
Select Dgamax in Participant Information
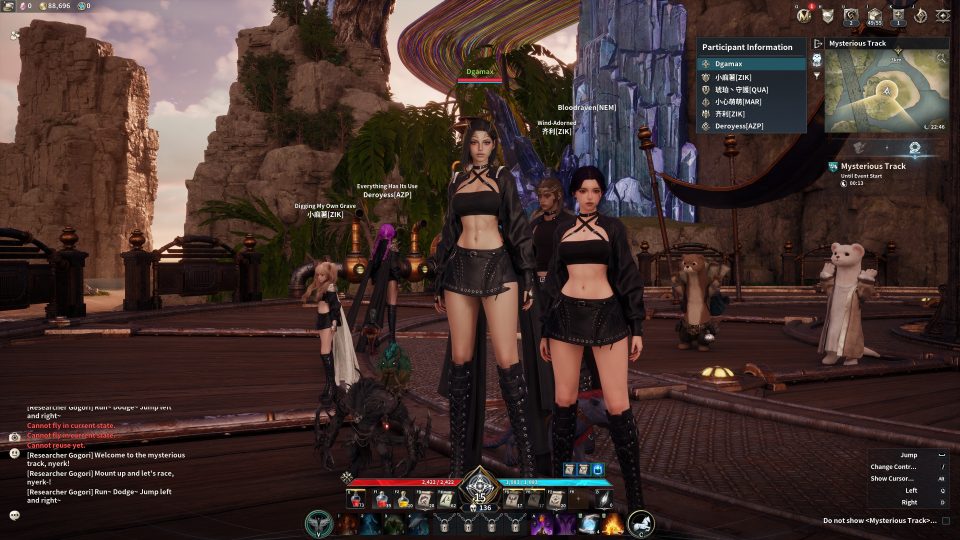coord(751,64)
